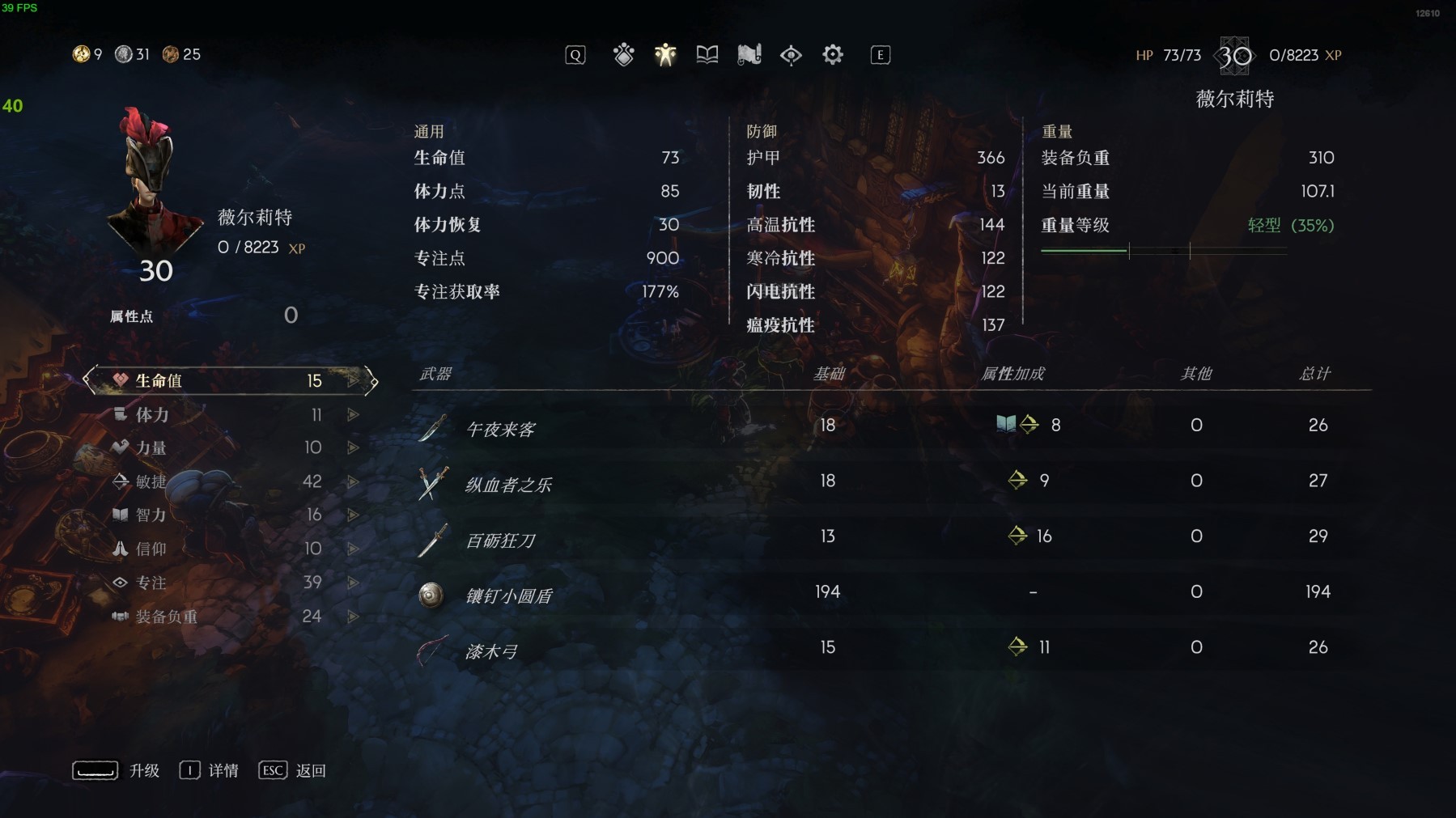The width and height of the screenshot is (1456, 818).
Task: Click the eye-shaped perception icon
Action: click(x=791, y=54)
